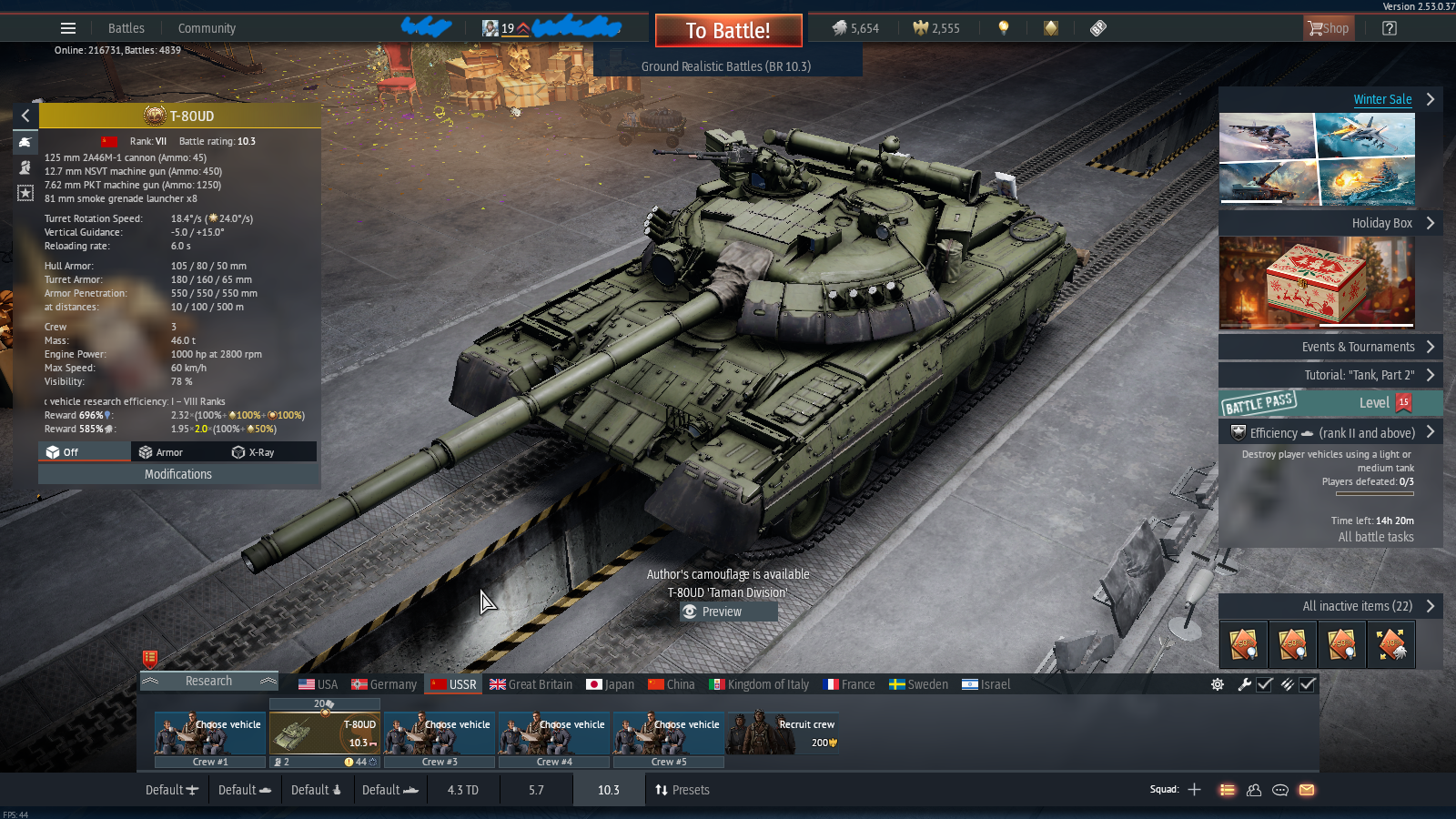
Task: Switch to the X-Ray view mode
Action: 254,452
